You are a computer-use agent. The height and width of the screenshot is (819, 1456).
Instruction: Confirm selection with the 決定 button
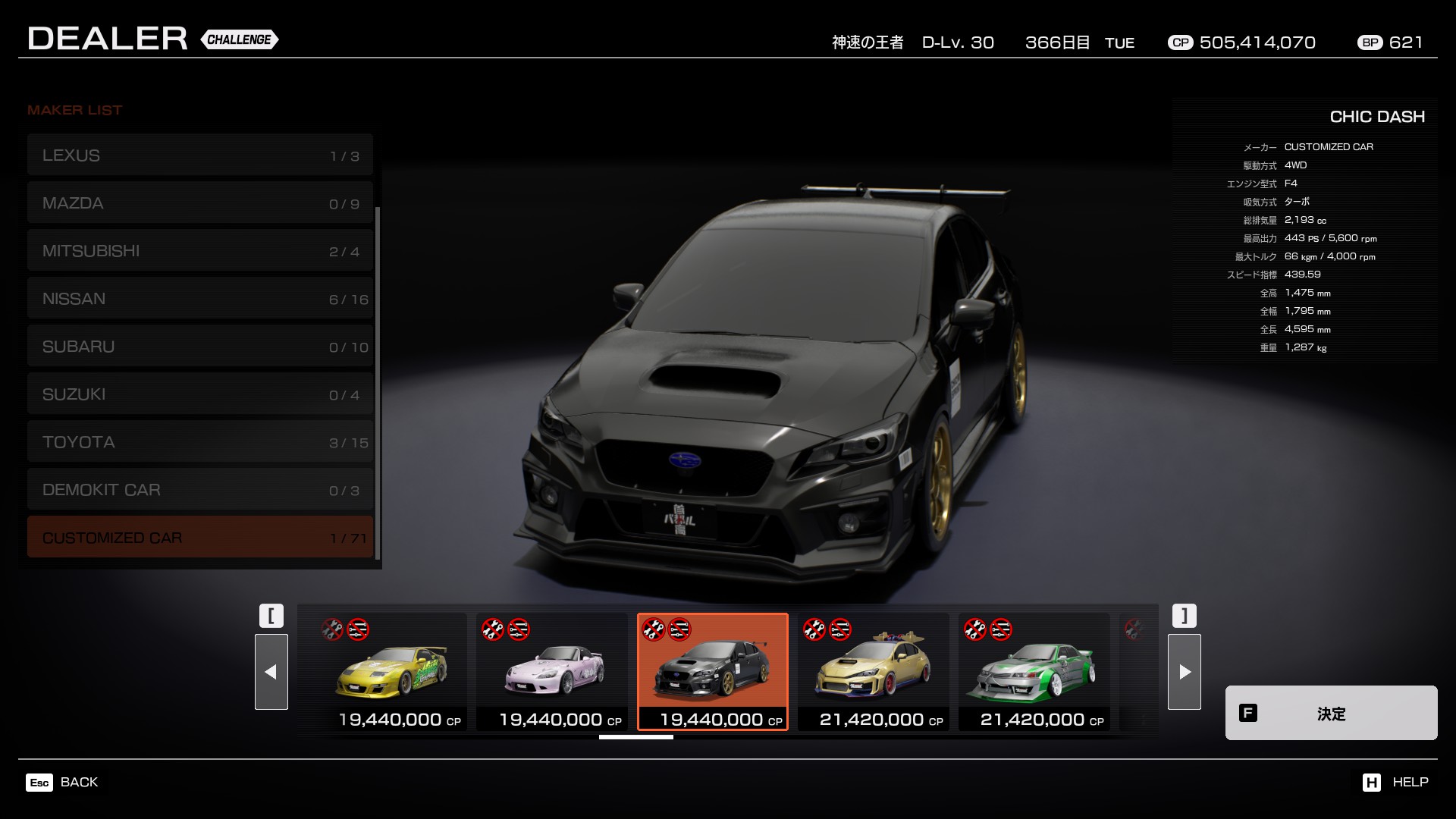click(1331, 713)
